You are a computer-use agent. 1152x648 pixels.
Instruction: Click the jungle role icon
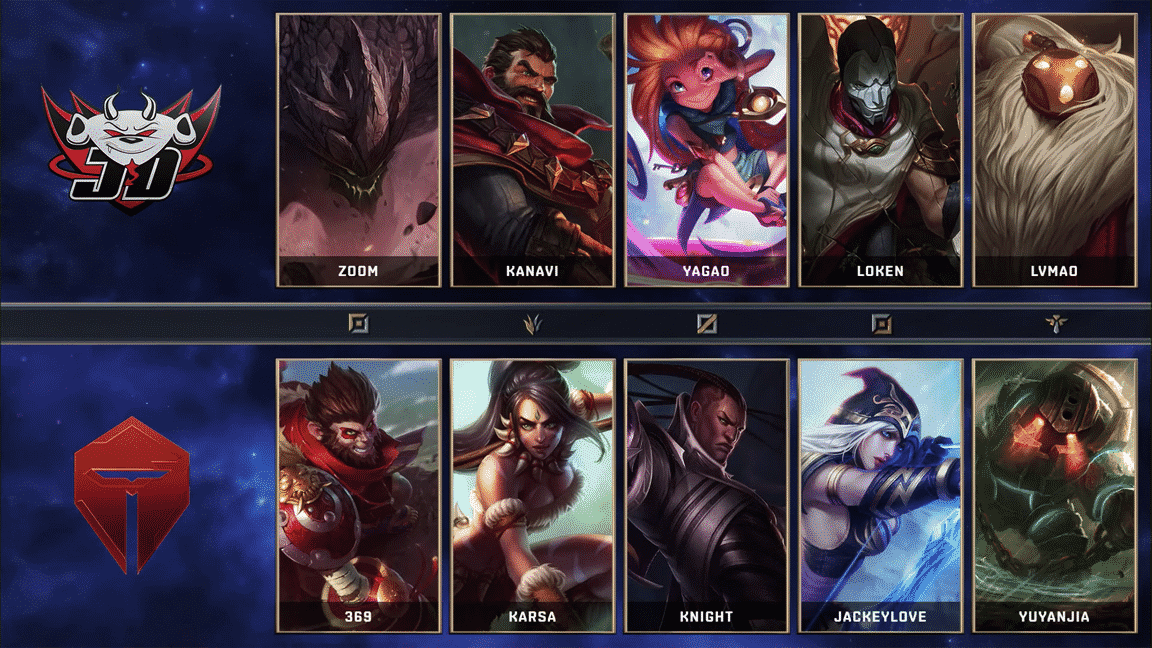click(x=532, y=323)
